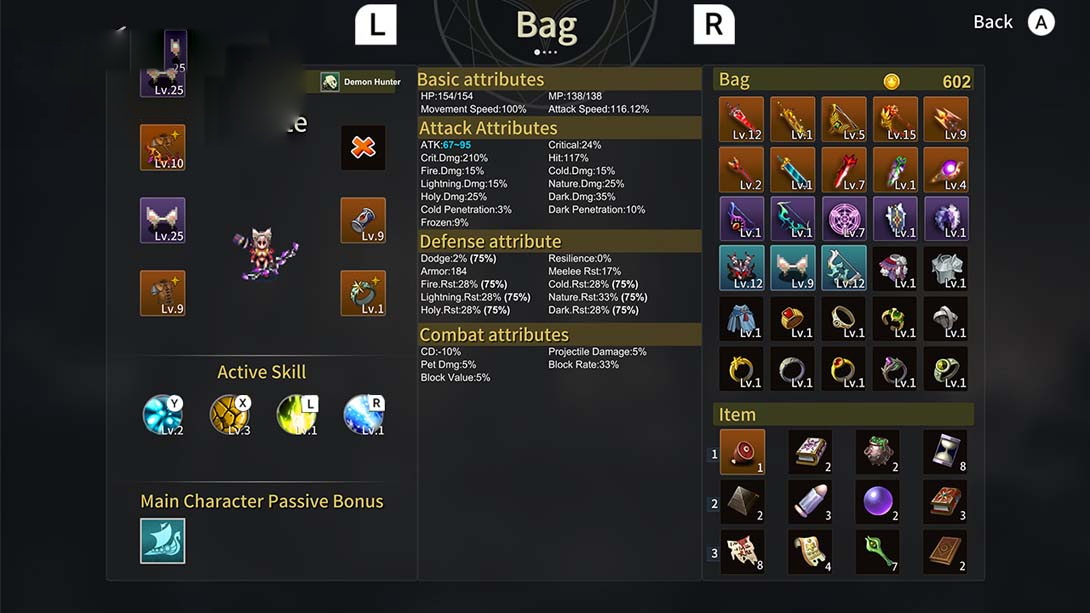Viewport: 1090px width, 613px height.
Task: Choose the silver bullet item
Action: point(810,501)
